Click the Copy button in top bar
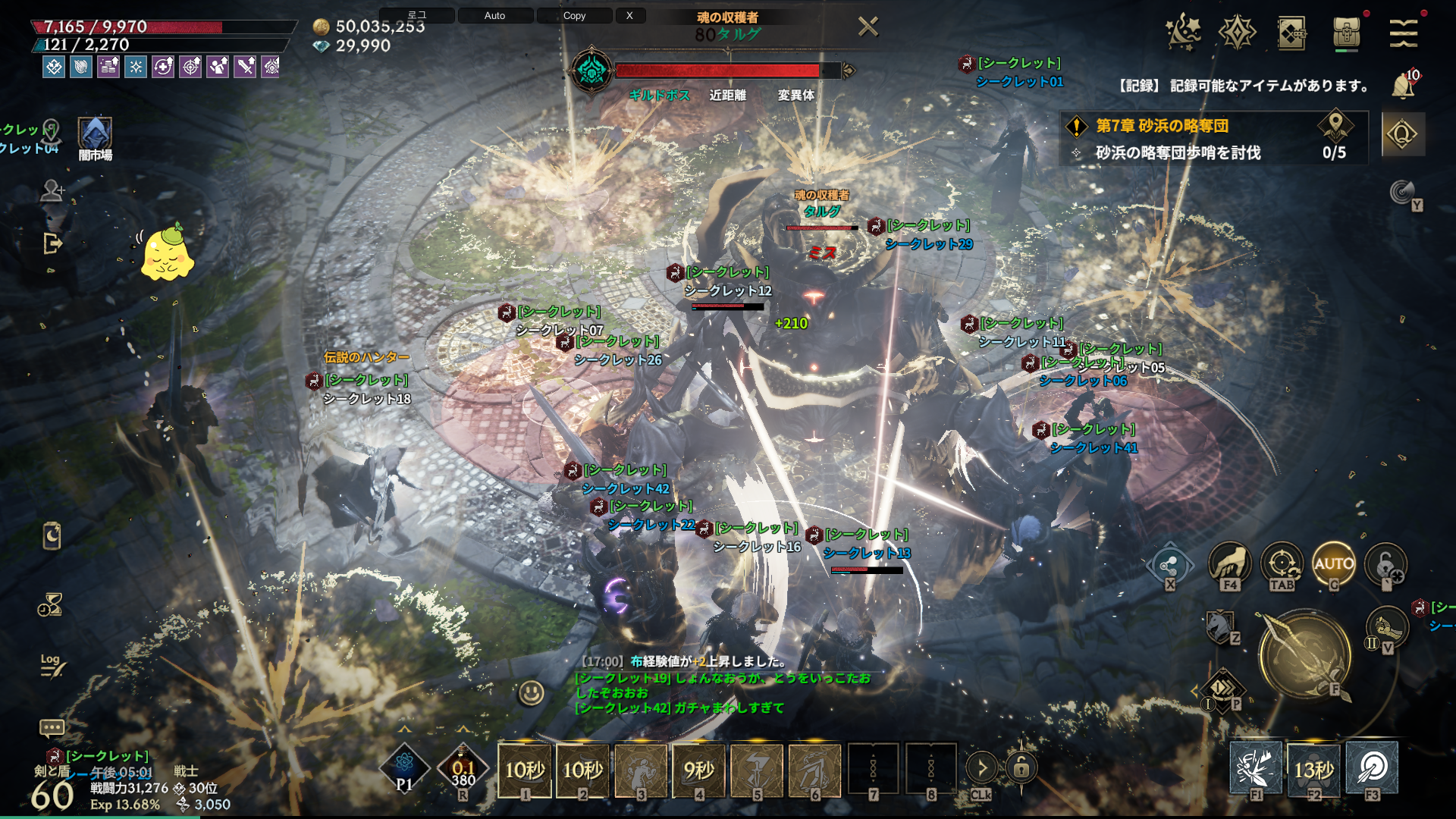 pos(574,15)
